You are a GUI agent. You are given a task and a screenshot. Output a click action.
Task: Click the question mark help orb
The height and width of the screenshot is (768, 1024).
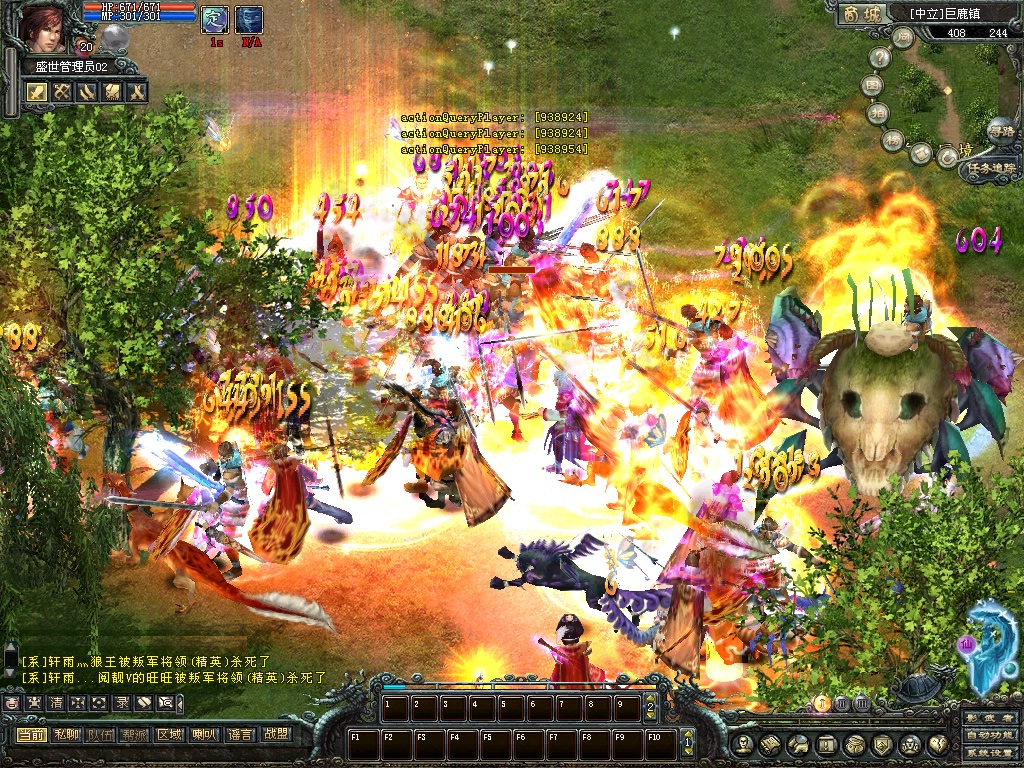coord(880,59)
